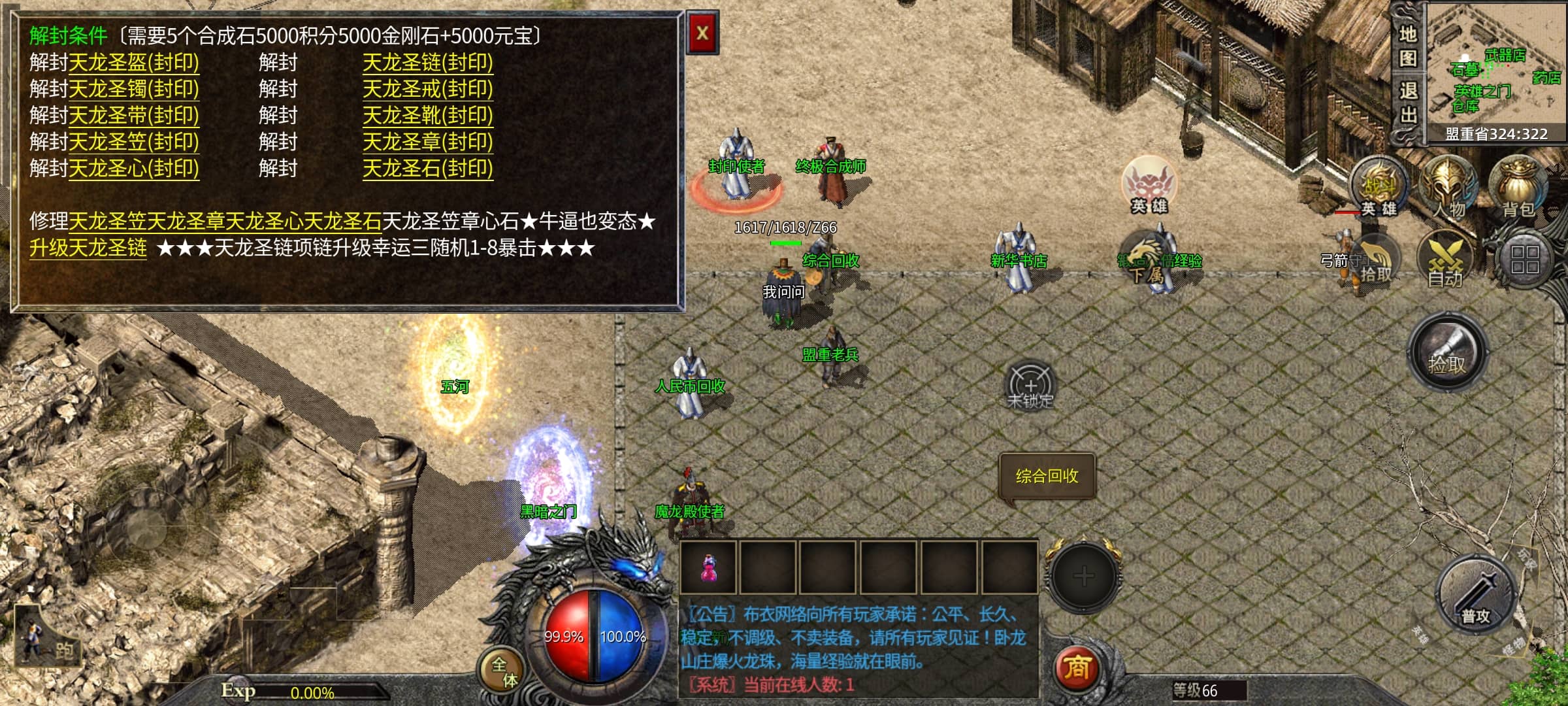The height and width of the screenshot is (706, 1568).
Task: Select the 升级天龙圣链 upgrade option
Action: [x=88, y=248]
